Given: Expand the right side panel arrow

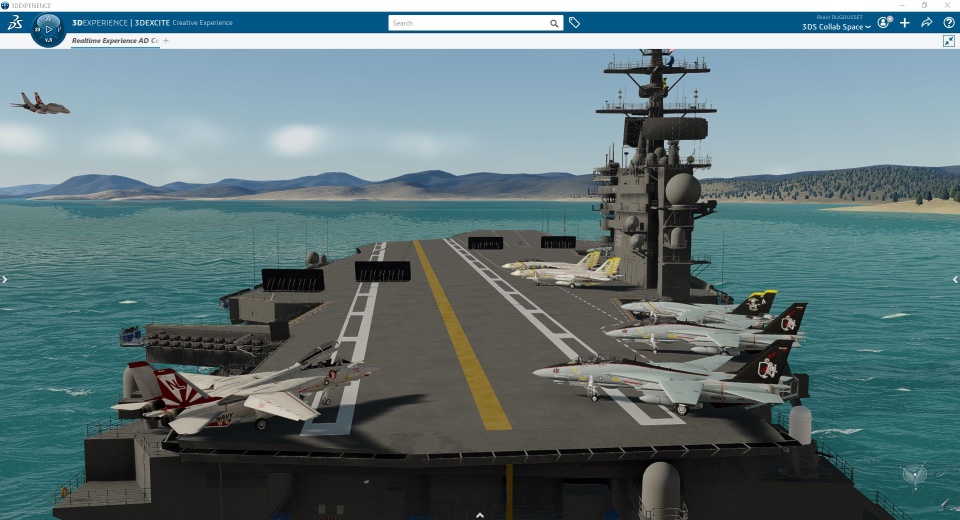Looking at the screenshot, I should click(955, 280).
